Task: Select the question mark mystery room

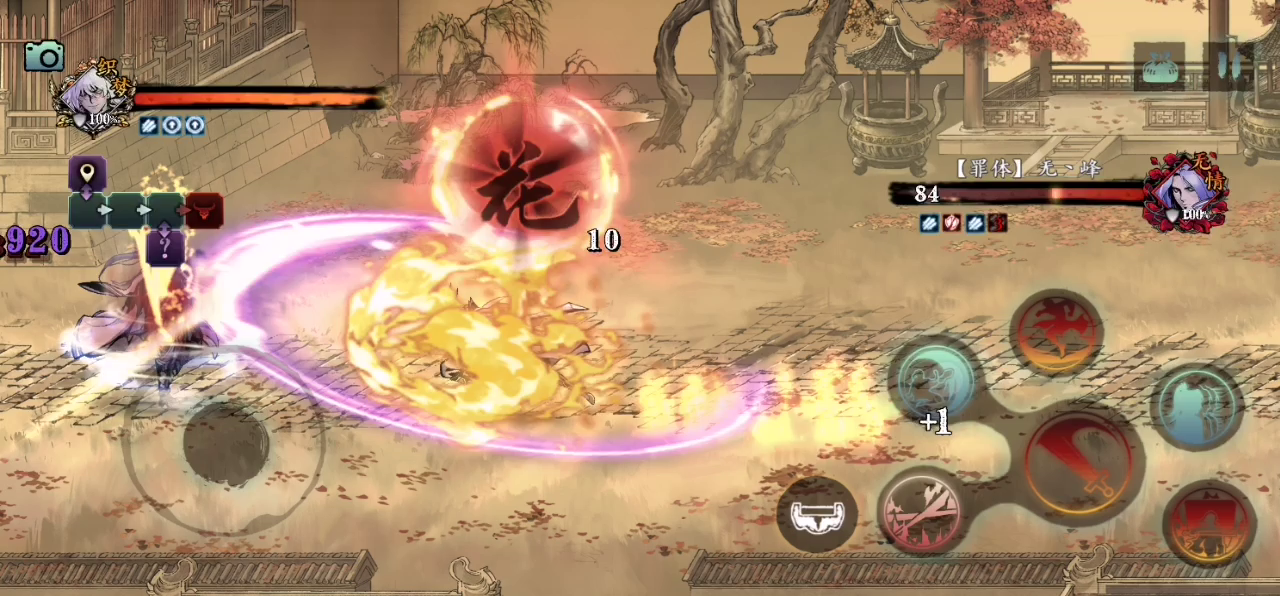Action: 165,246
